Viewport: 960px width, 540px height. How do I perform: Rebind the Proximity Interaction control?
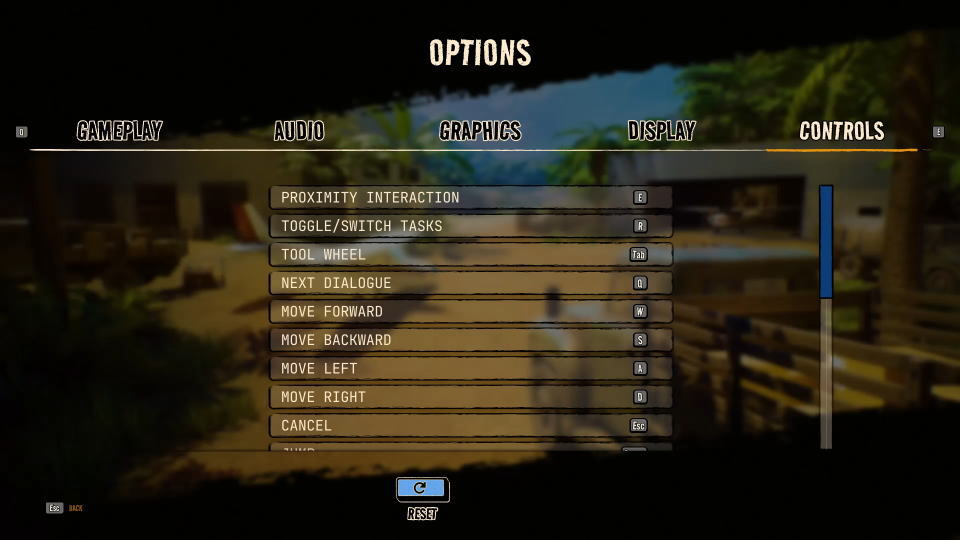[470, 198]
